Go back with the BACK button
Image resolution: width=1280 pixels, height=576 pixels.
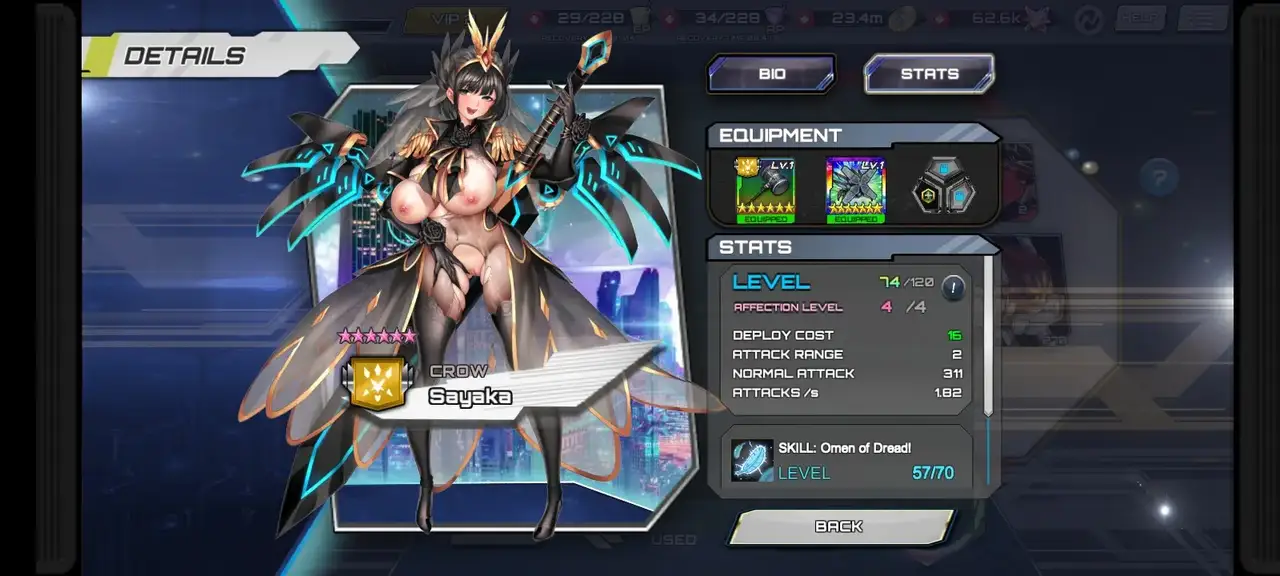pyautogui.click(x=840, y=527)
